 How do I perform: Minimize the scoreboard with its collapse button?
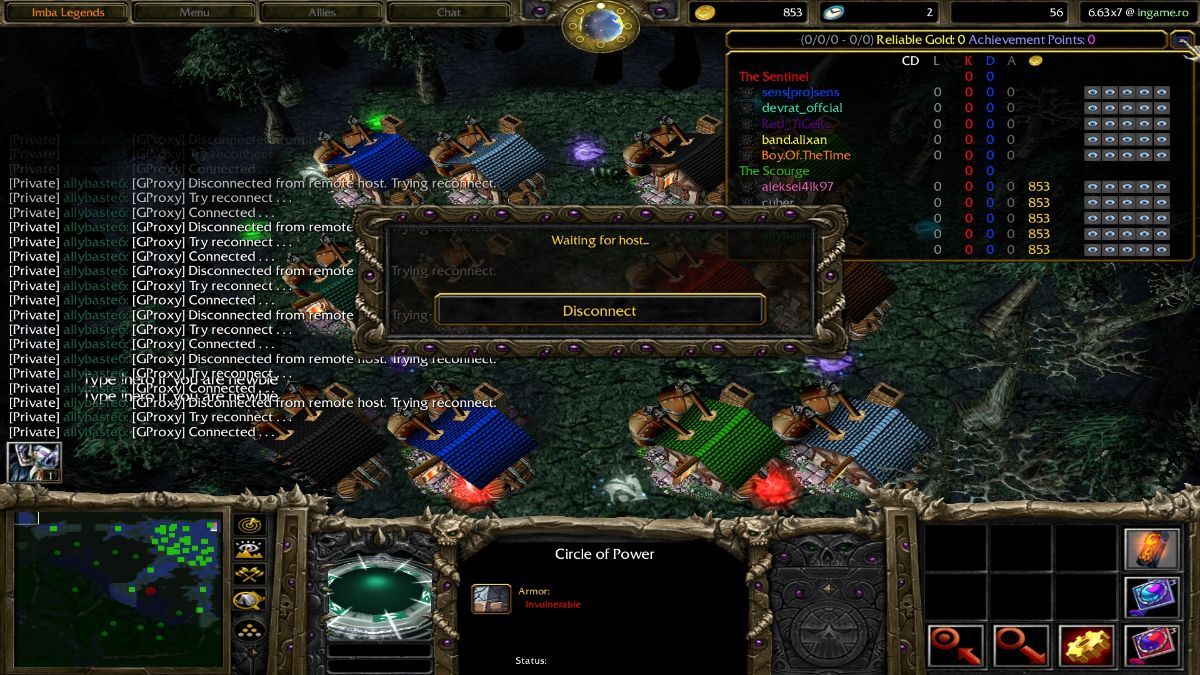tap(1181, 40)
